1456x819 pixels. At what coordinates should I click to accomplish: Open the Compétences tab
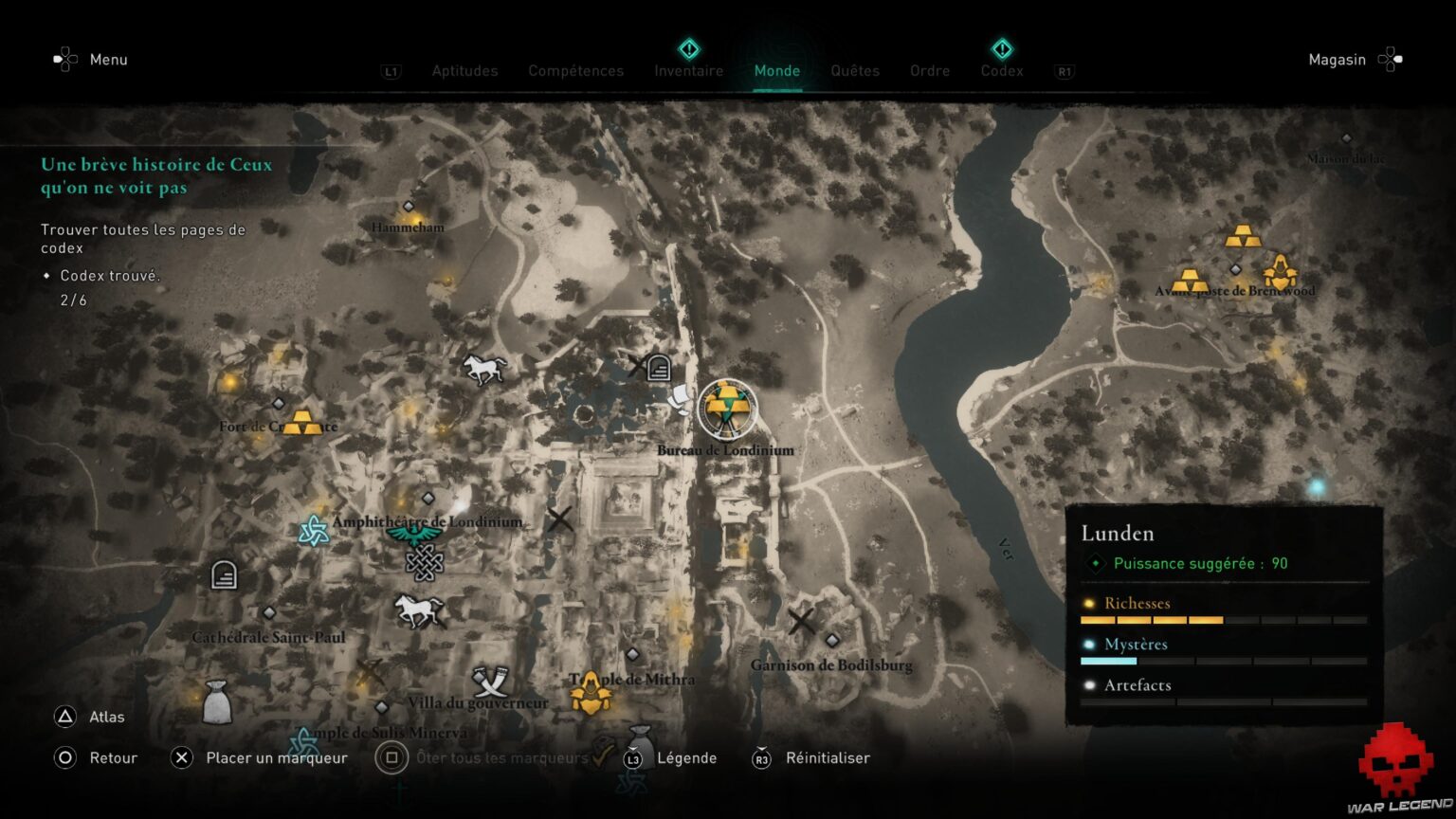575,71
